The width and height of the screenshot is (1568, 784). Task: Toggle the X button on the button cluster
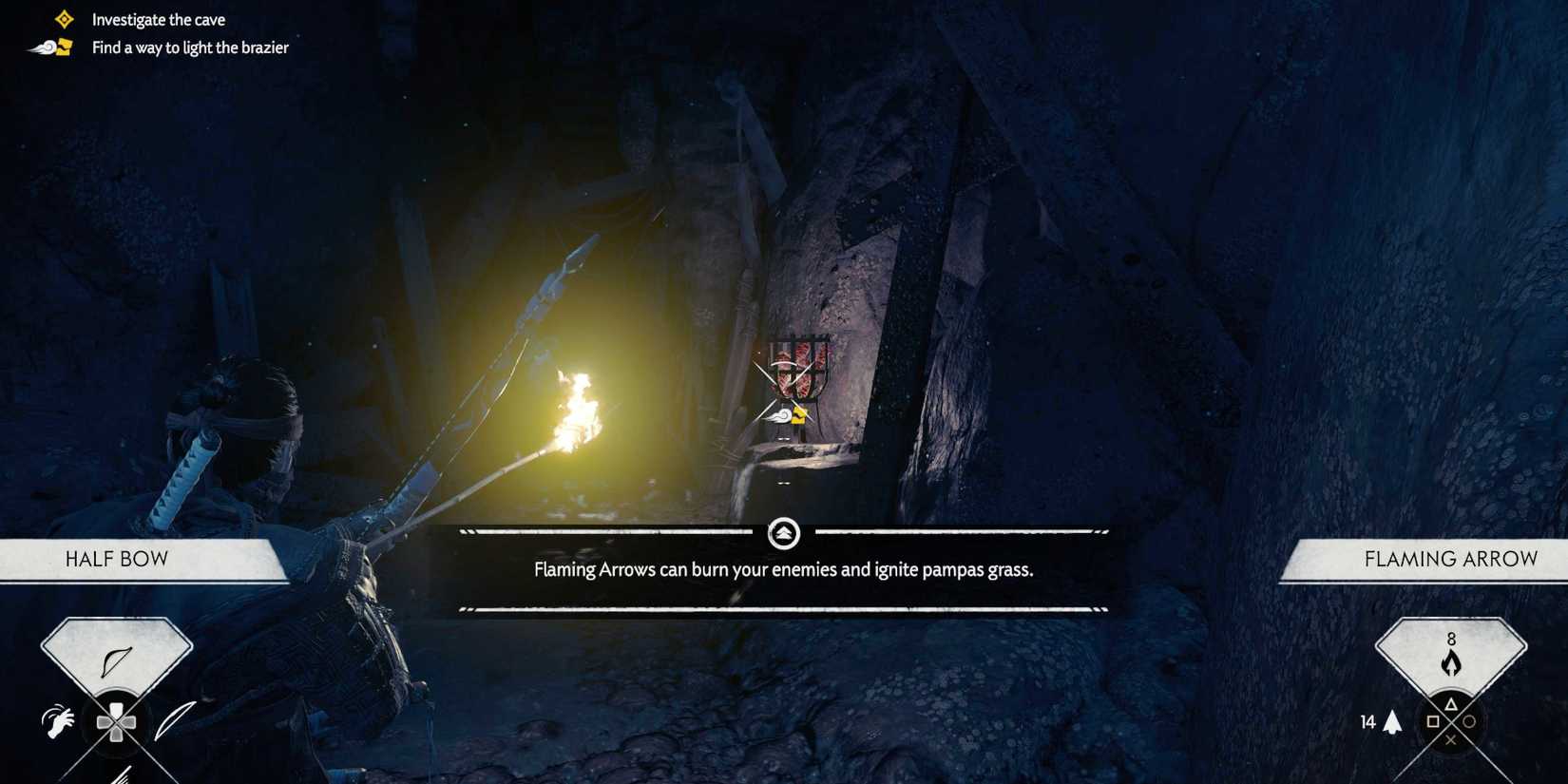pyautogui.click(x=1450, y=741)
